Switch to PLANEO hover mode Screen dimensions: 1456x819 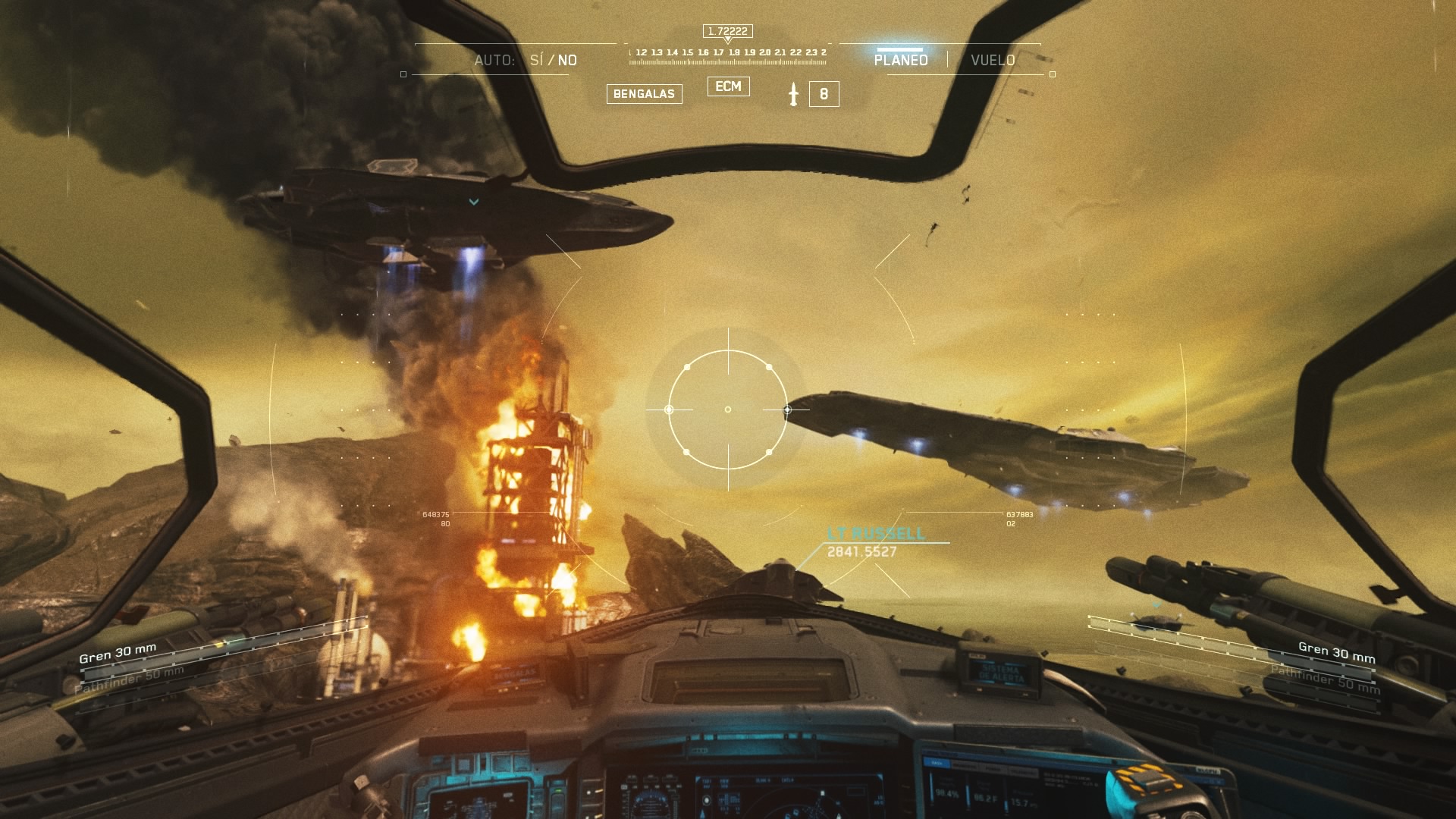900,60
